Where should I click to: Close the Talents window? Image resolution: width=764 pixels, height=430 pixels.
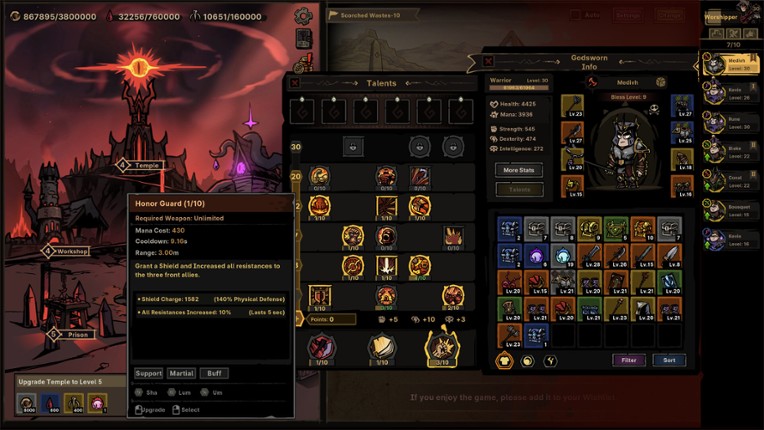point(295,84)
